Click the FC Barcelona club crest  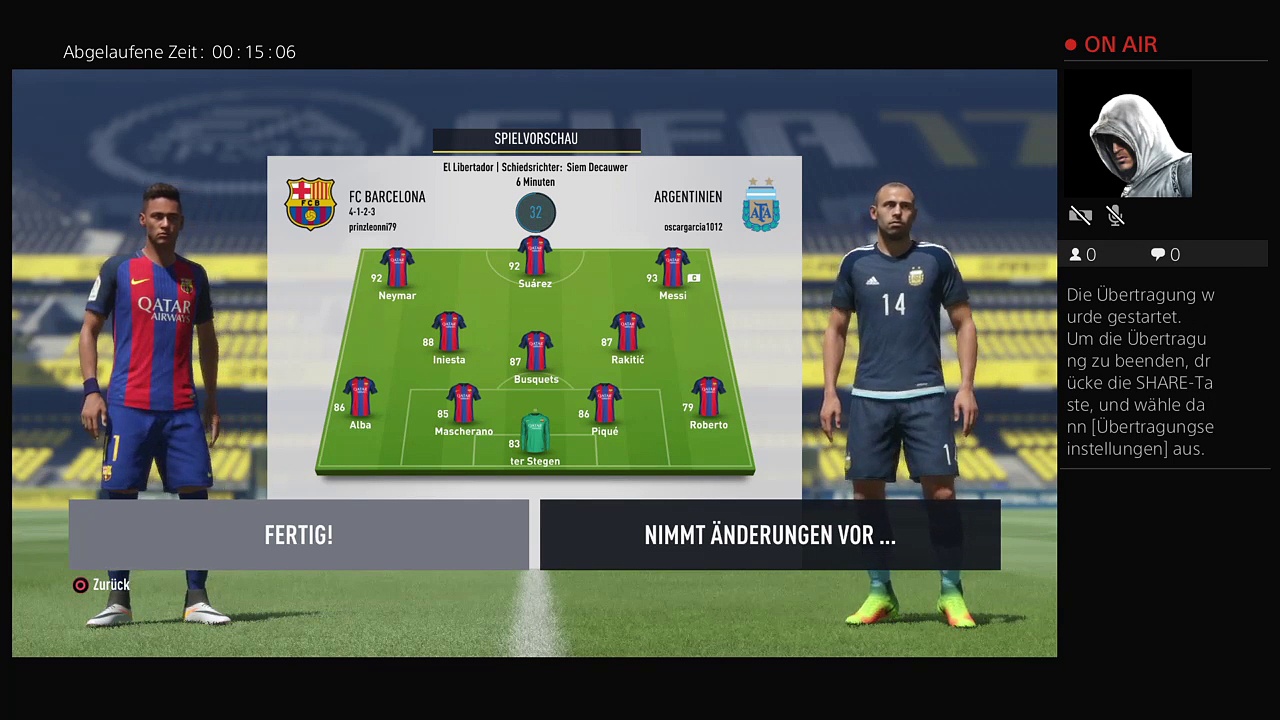click(310, 204)
